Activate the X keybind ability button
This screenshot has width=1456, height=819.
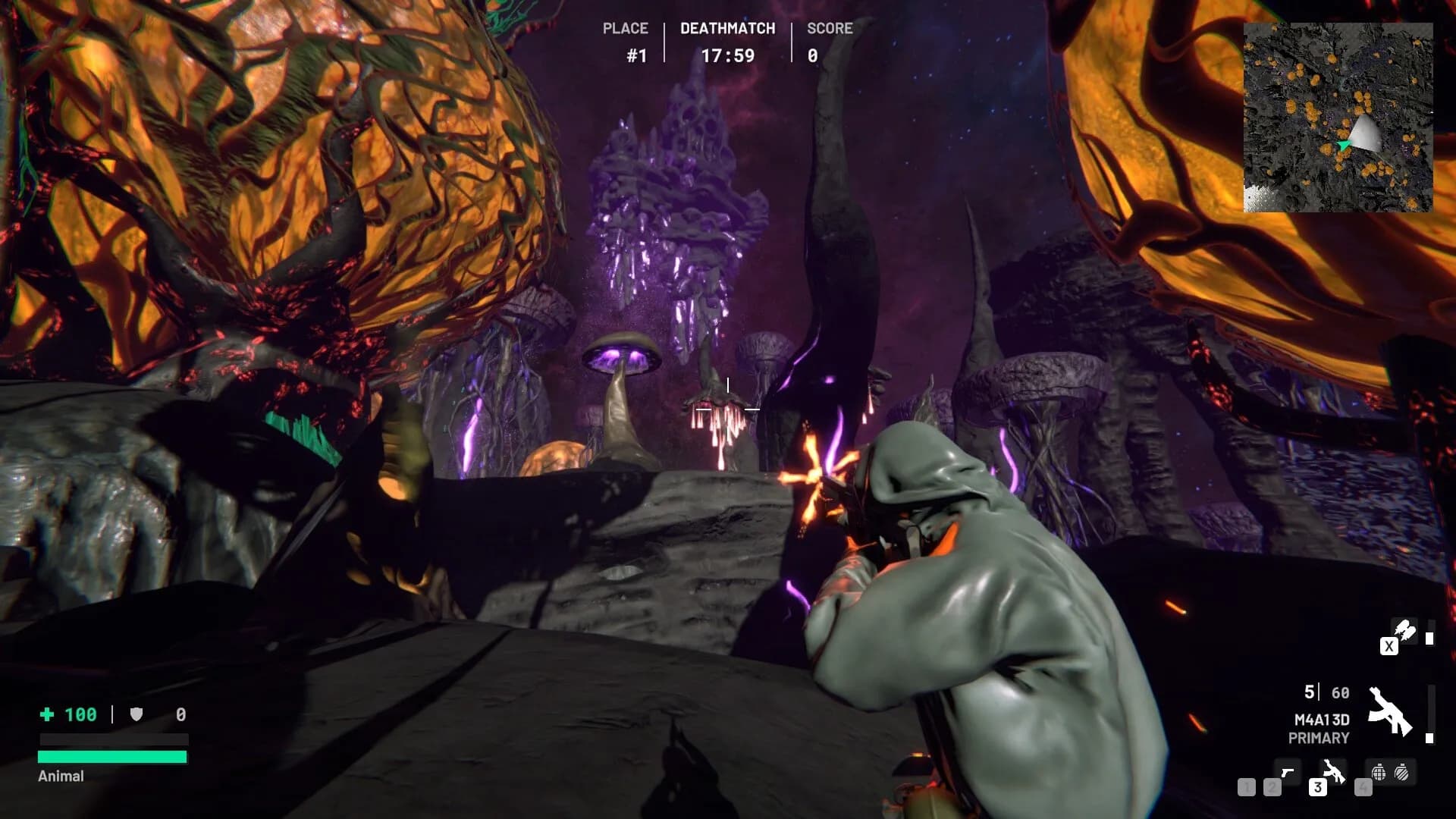[x=1390, y=646]
